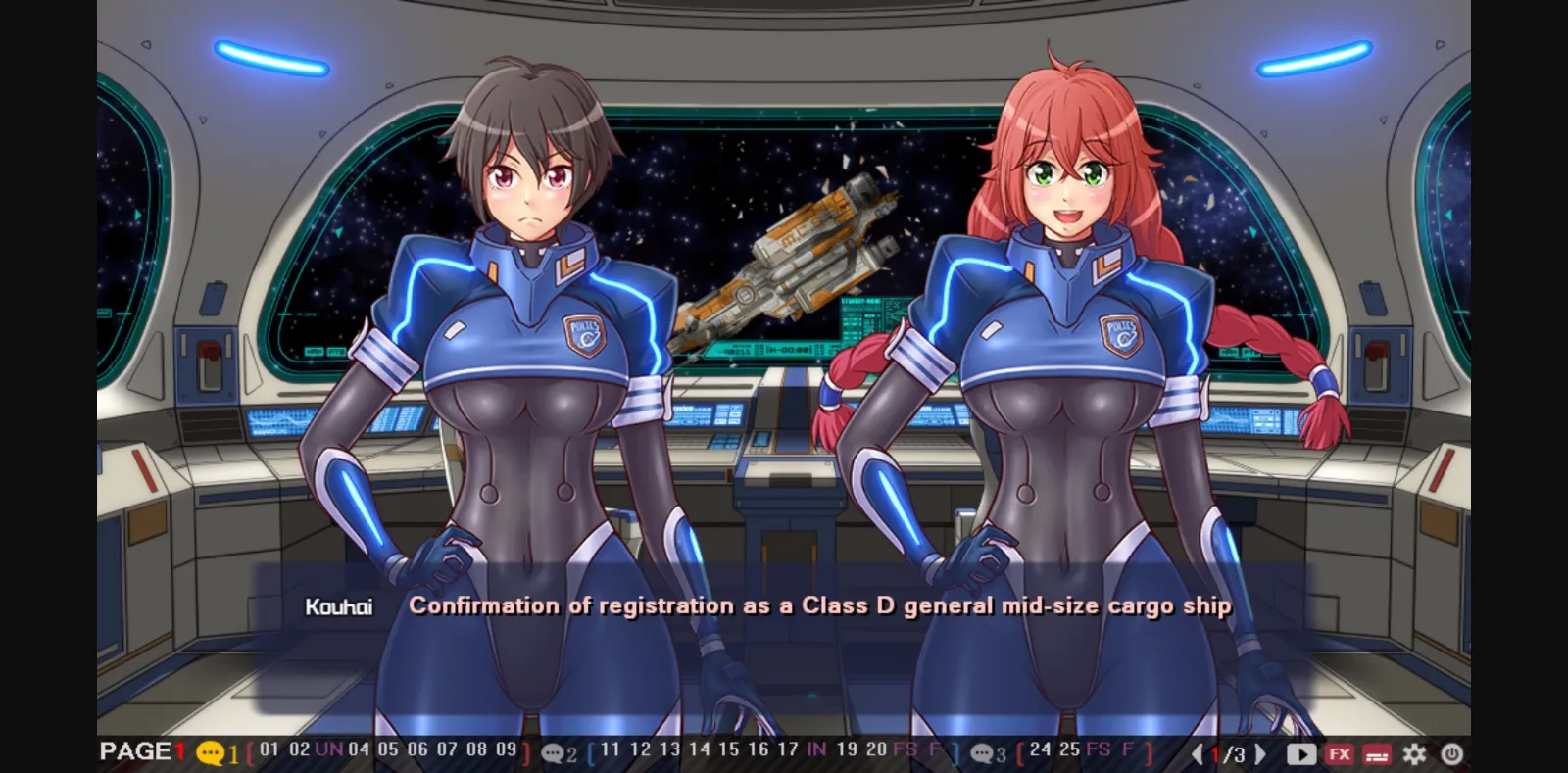Go back a page with the left arrow

point(1196,754)
